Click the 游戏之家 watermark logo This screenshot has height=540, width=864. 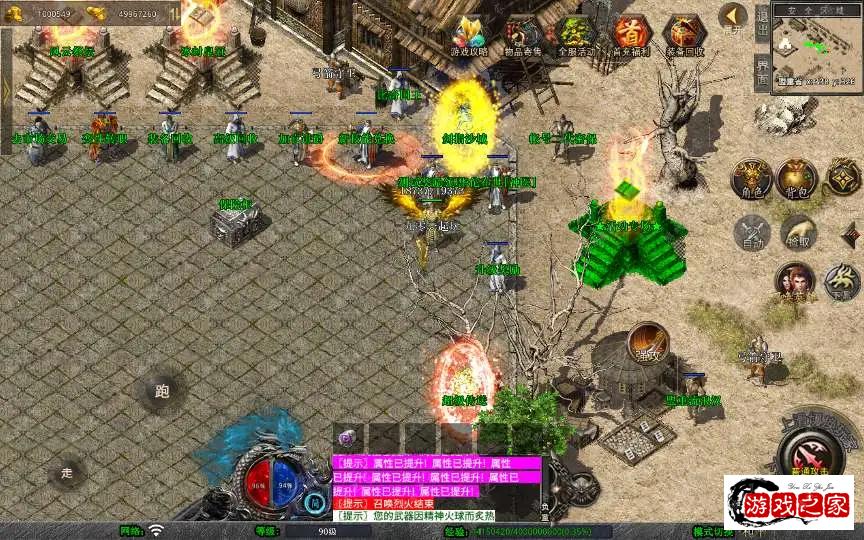pyautogui.click(x=789, y=502)
